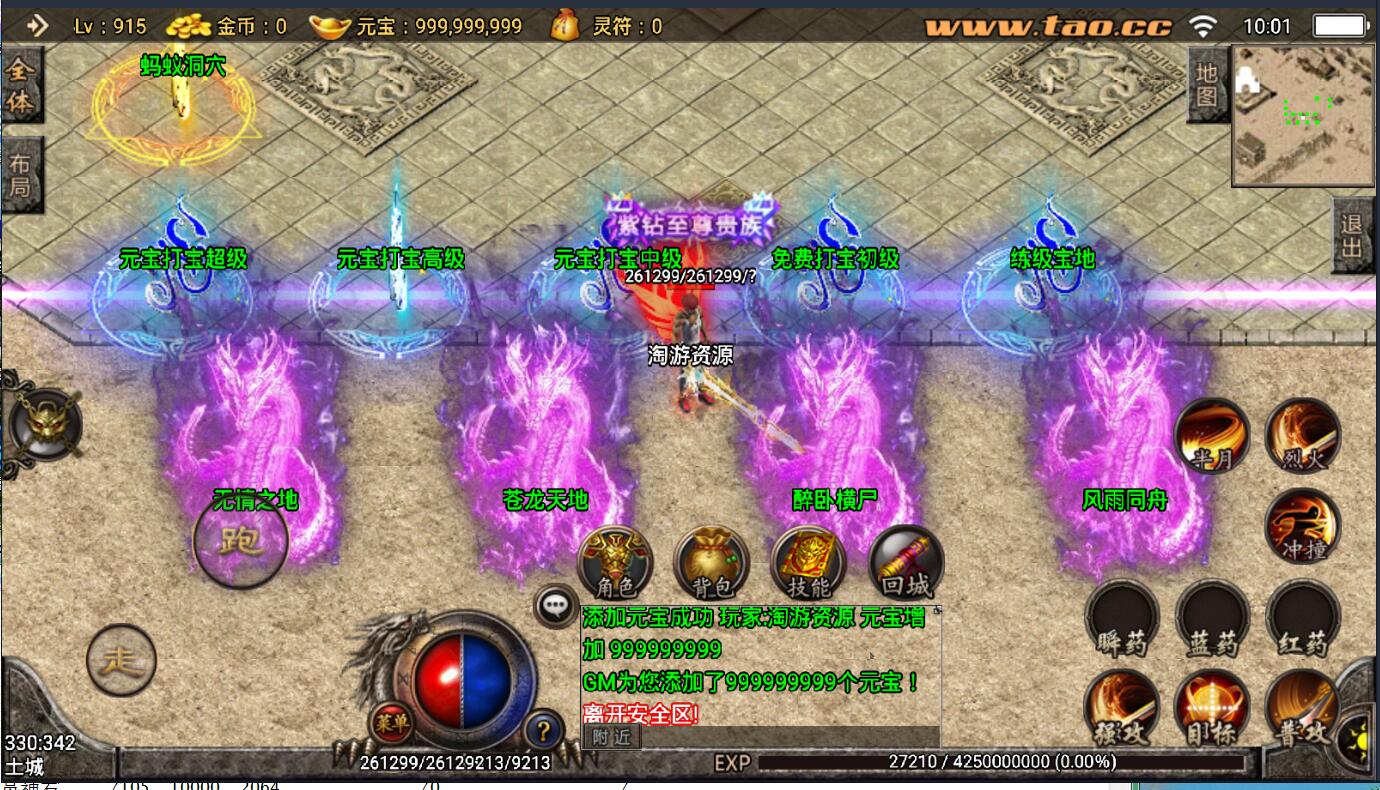The image size is (1380, 790).
Task: Tap the 蓝药 mana potion slot
Action: click(1212, 618)
